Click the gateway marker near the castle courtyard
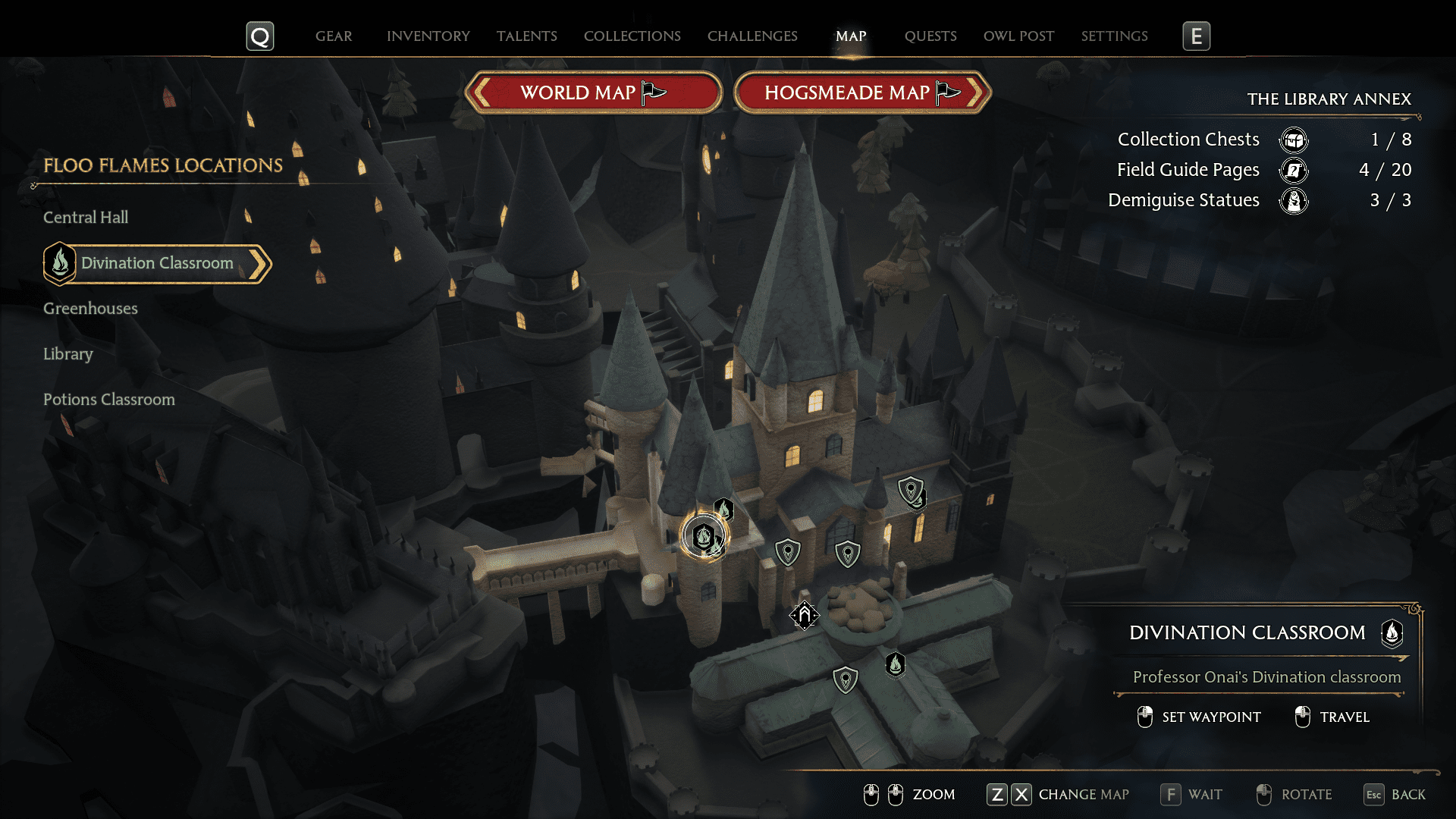This screenshot has width=1456, height=819. coord(805,616)
